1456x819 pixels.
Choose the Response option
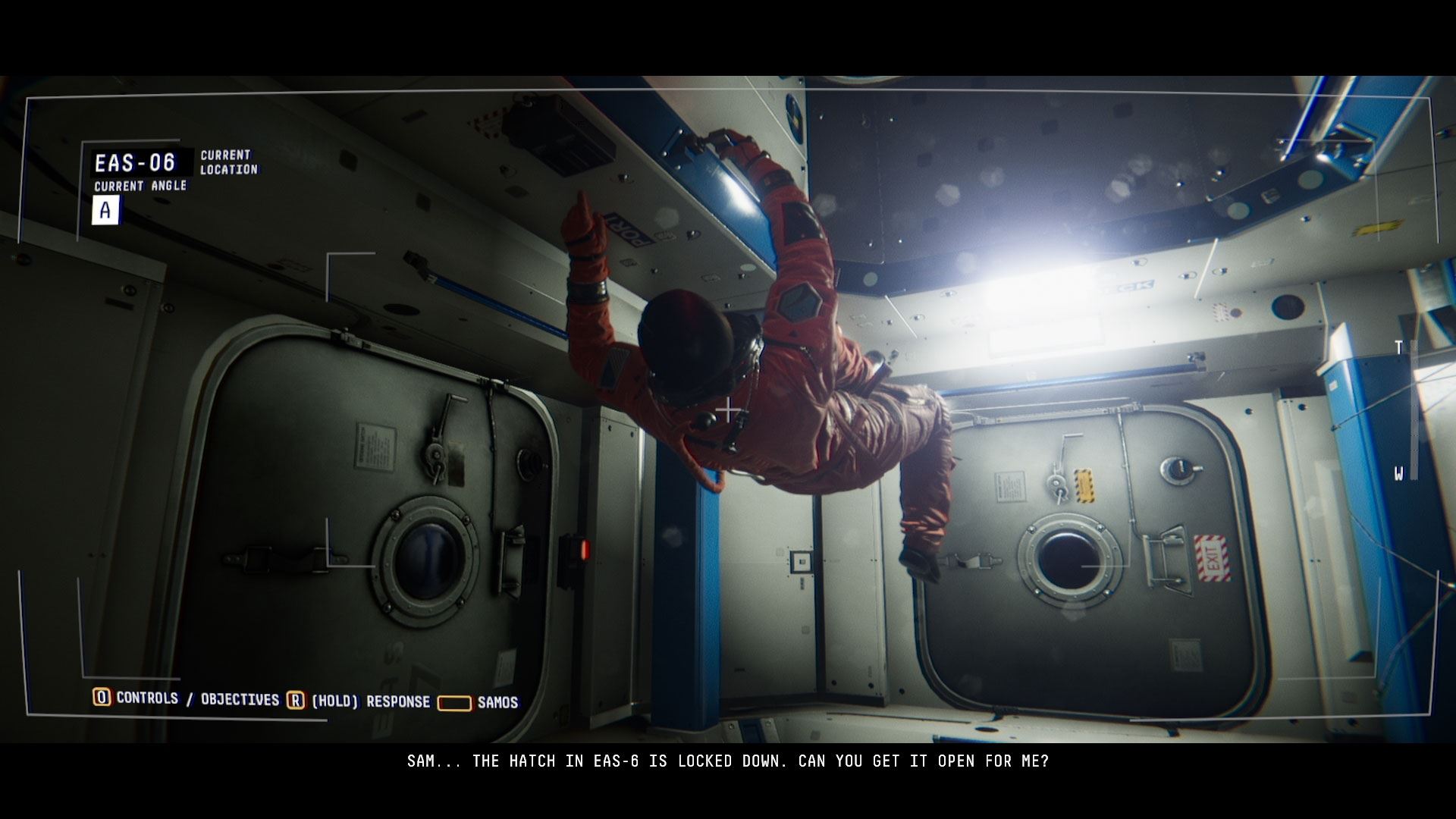click(397, 701)
